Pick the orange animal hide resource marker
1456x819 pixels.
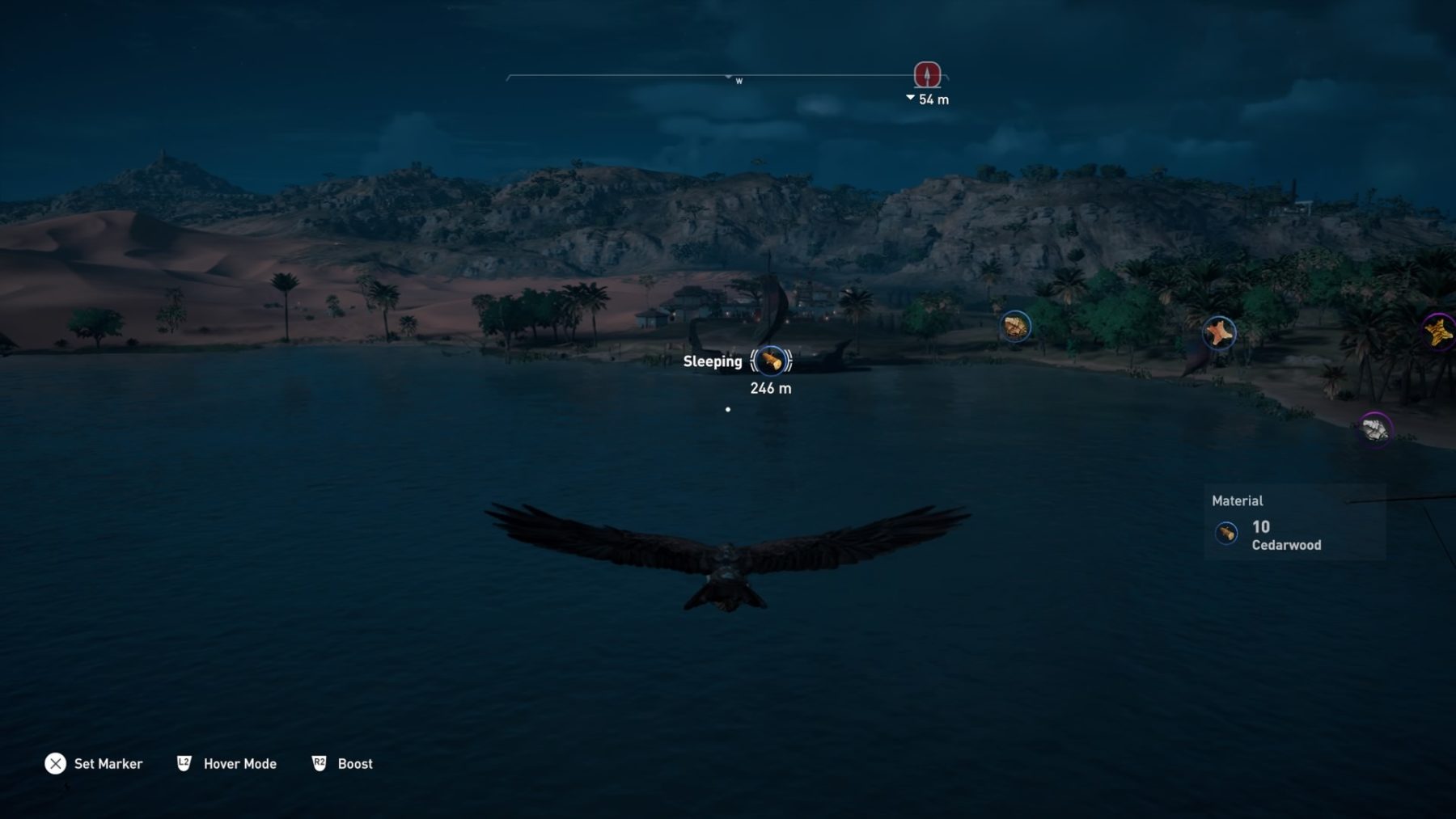tap(1218, 332)
